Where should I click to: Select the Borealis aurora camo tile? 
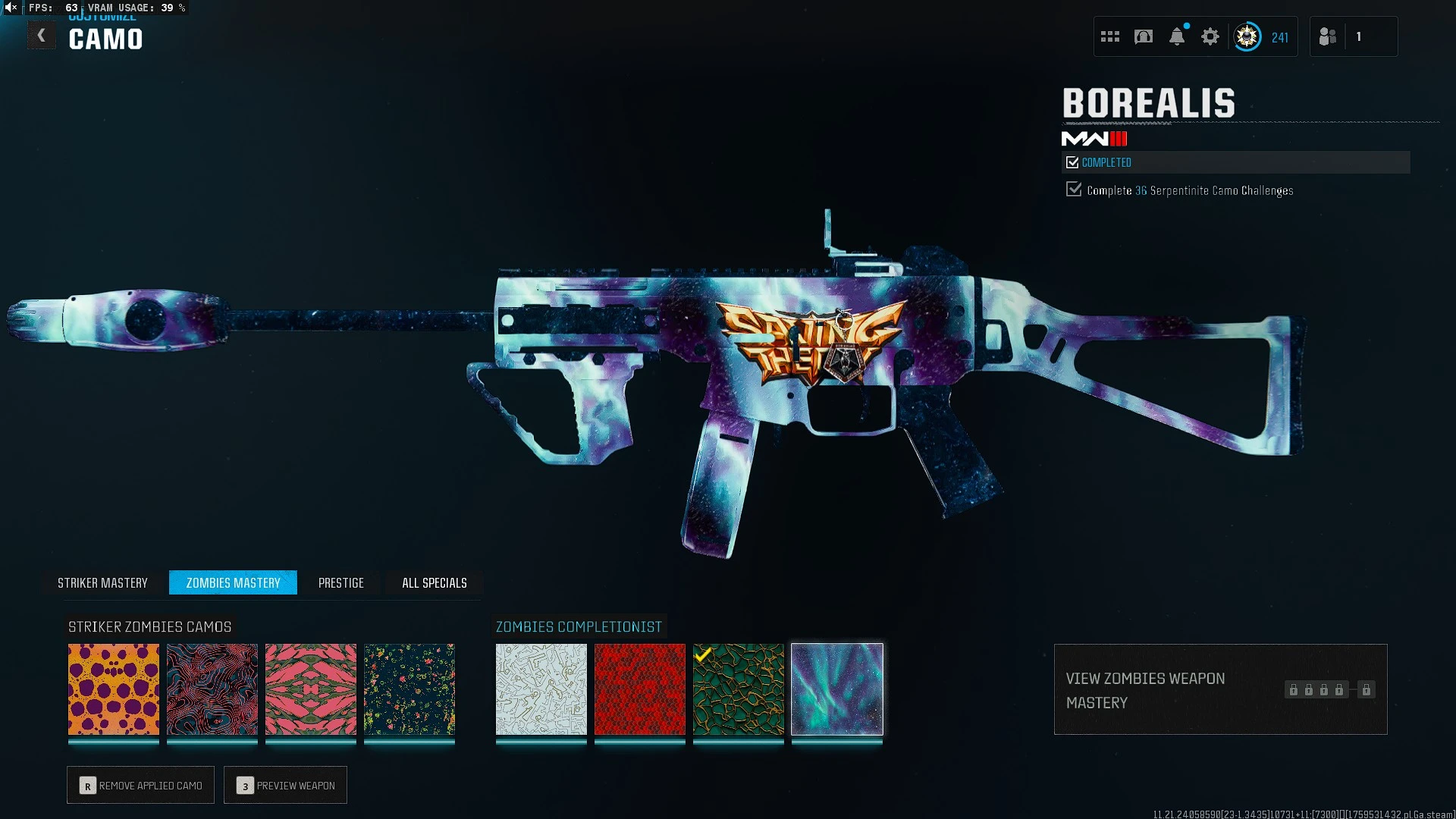[x=837, y=689]
